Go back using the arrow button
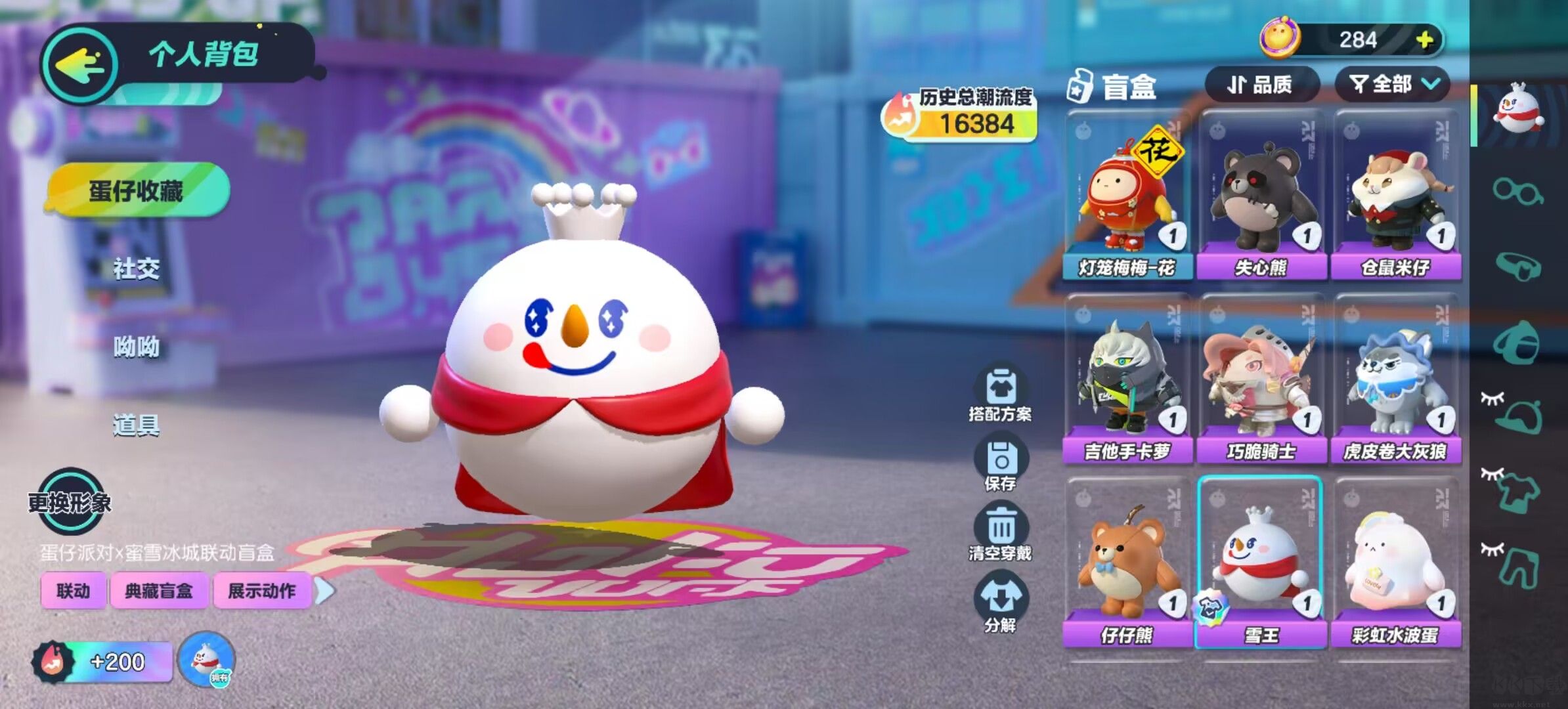Screen dimensions: 1568x709 click(80, 64)
